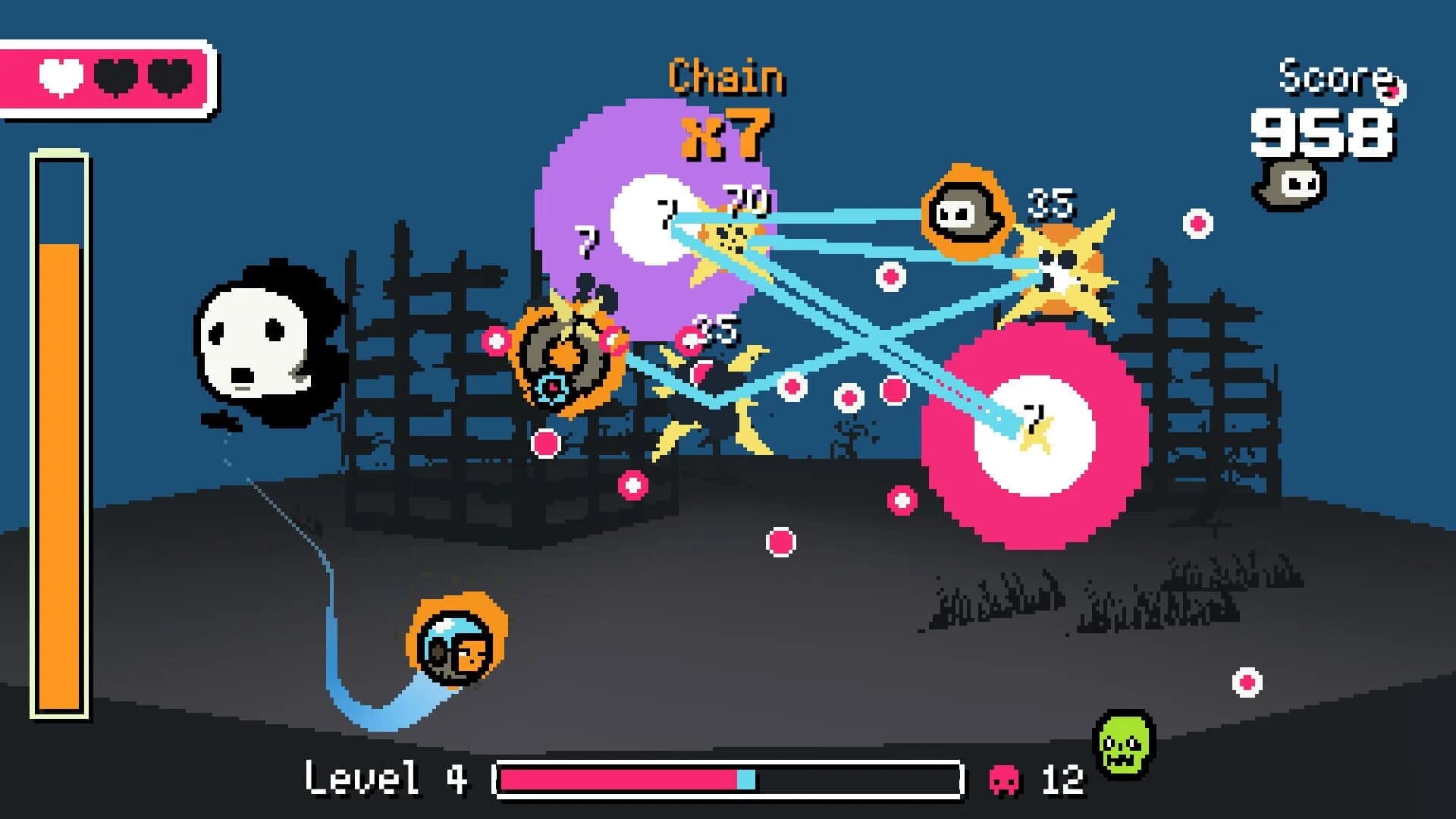The height and width of the screenshot is (819, 1456).
Task: Toggle the first filled heart
Action: pos(59,76)
